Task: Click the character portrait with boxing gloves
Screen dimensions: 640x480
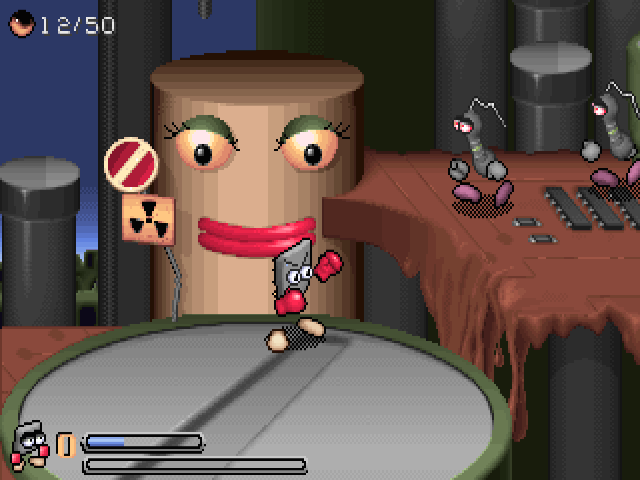Action: 30,444
